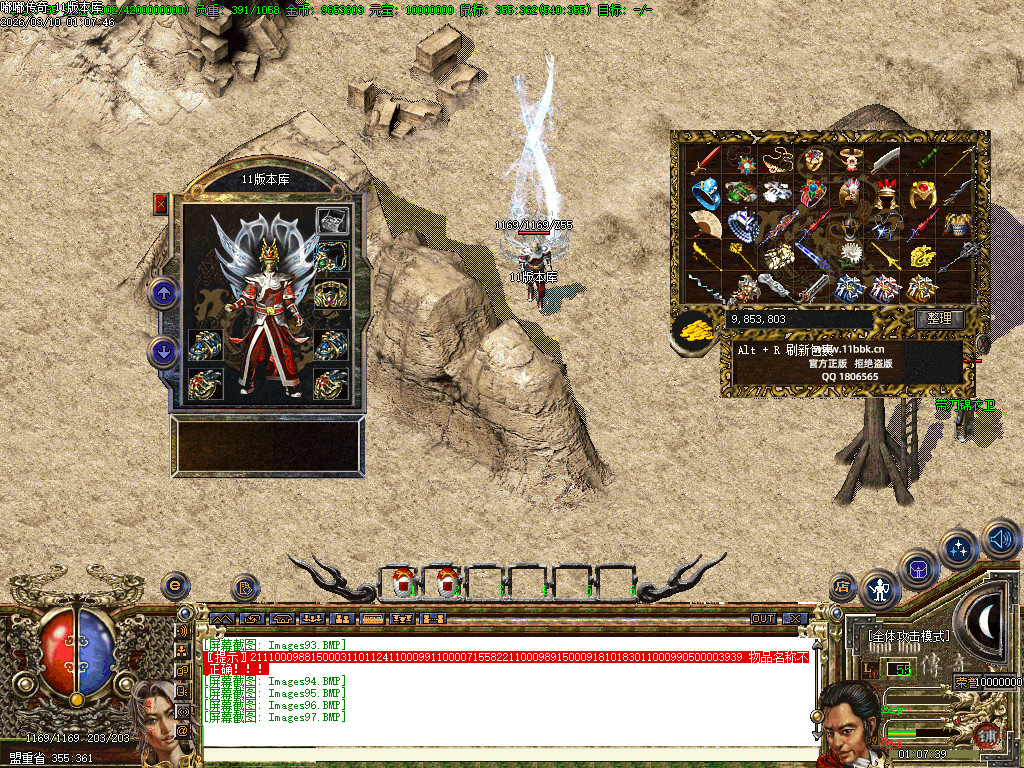This screenshot has height=768, width=1024.
Task: Select the gold coin pile in the bag
Action: [x=691, y=331]
